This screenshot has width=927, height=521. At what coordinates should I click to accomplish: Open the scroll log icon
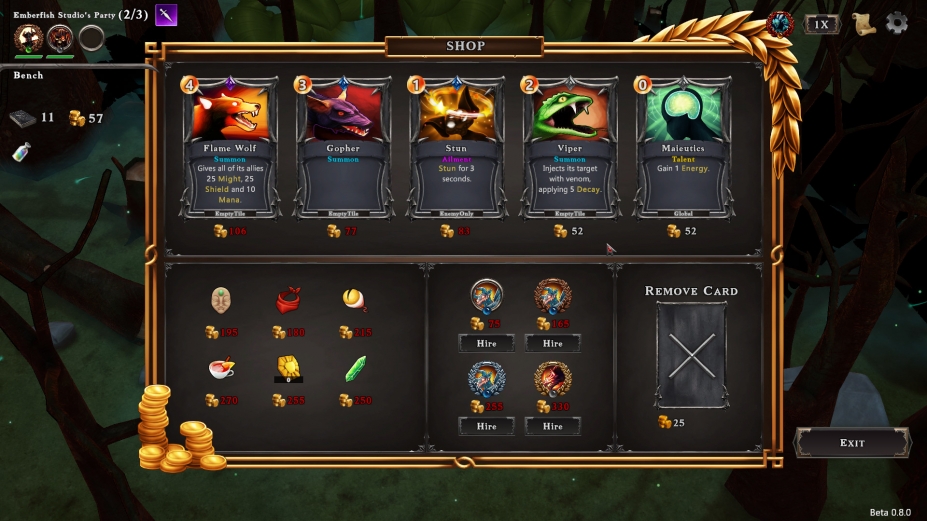point(864,24)
